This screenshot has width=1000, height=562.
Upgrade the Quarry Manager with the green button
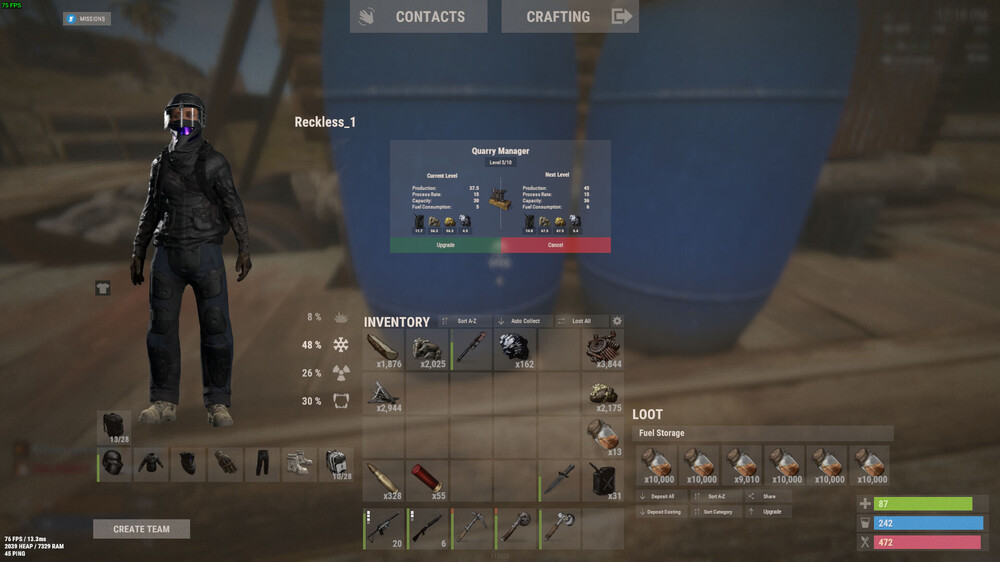(x=445, y=245)
